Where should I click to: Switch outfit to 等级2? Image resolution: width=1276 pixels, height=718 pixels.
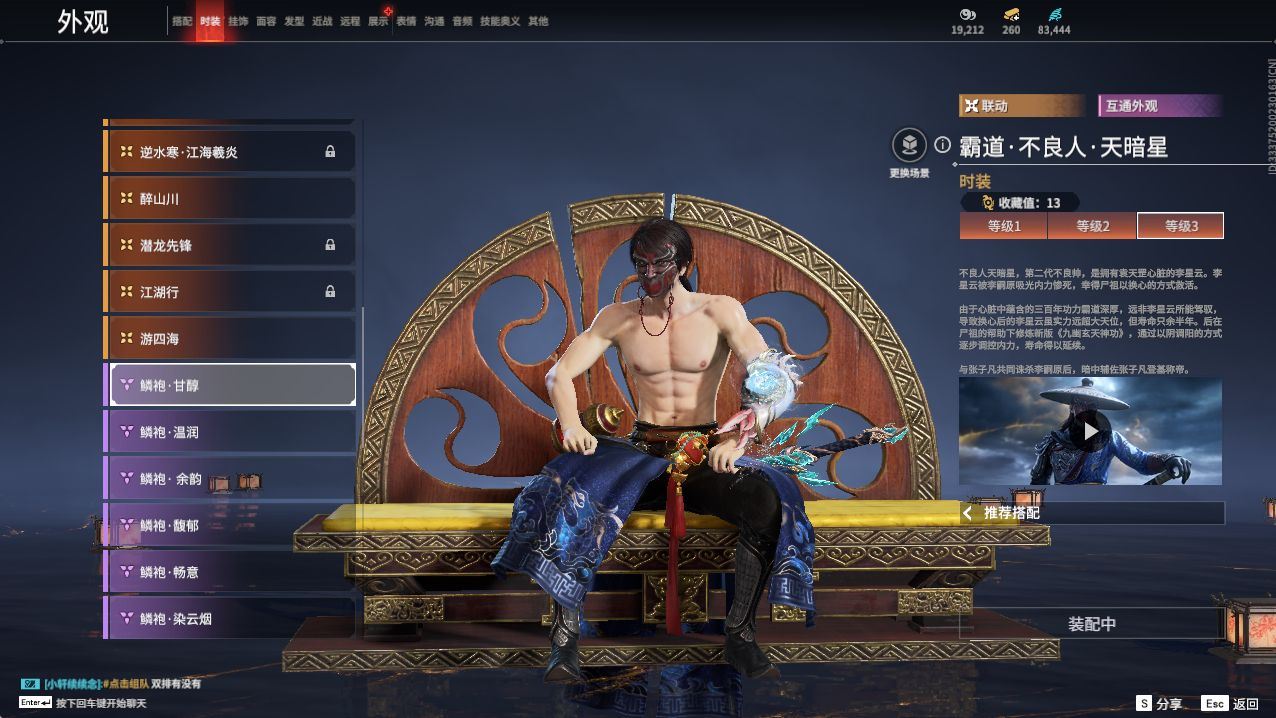click(x=1092, y=226)
